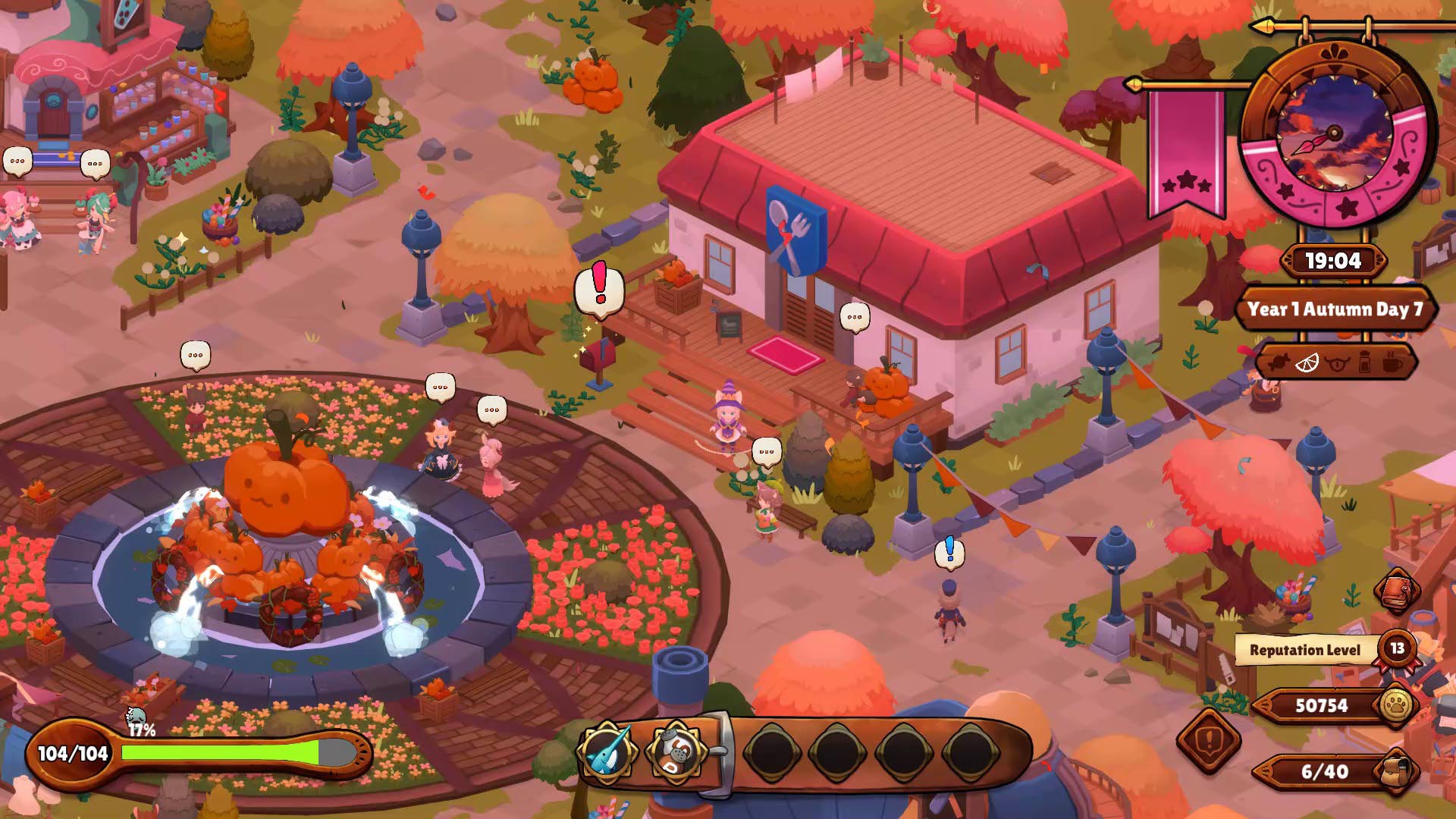This screenshot has height=819, width=1456.
Task: Click the Reputation Level 13 badge
Action: (x=1397, y=648)
